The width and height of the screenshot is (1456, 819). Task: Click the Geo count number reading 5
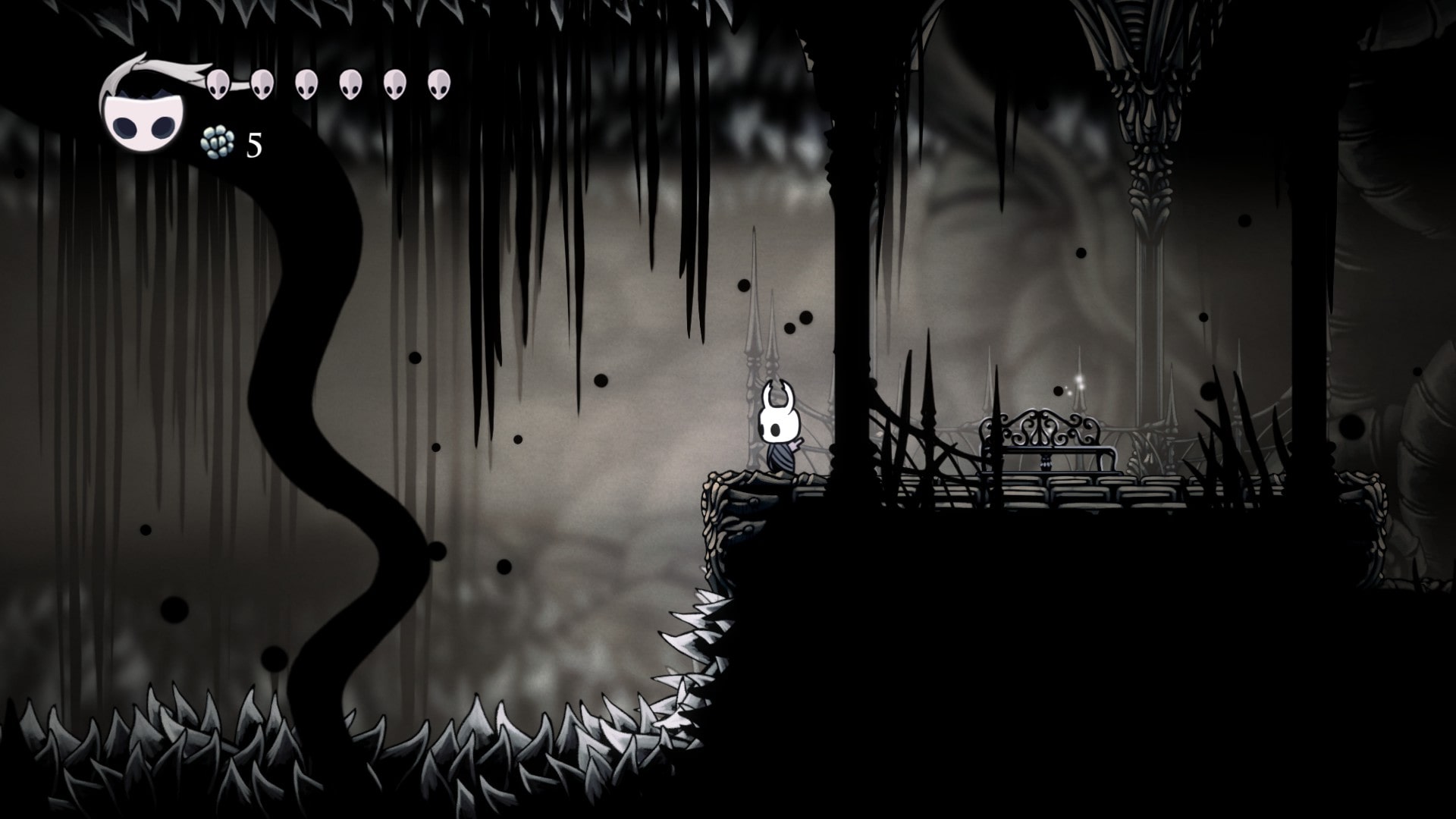tap(253, 143)
